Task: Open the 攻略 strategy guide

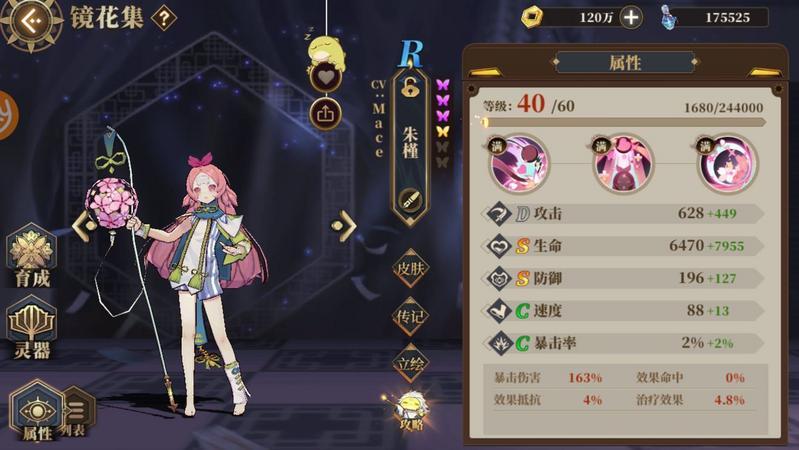Action: click(x=411, y=409)
